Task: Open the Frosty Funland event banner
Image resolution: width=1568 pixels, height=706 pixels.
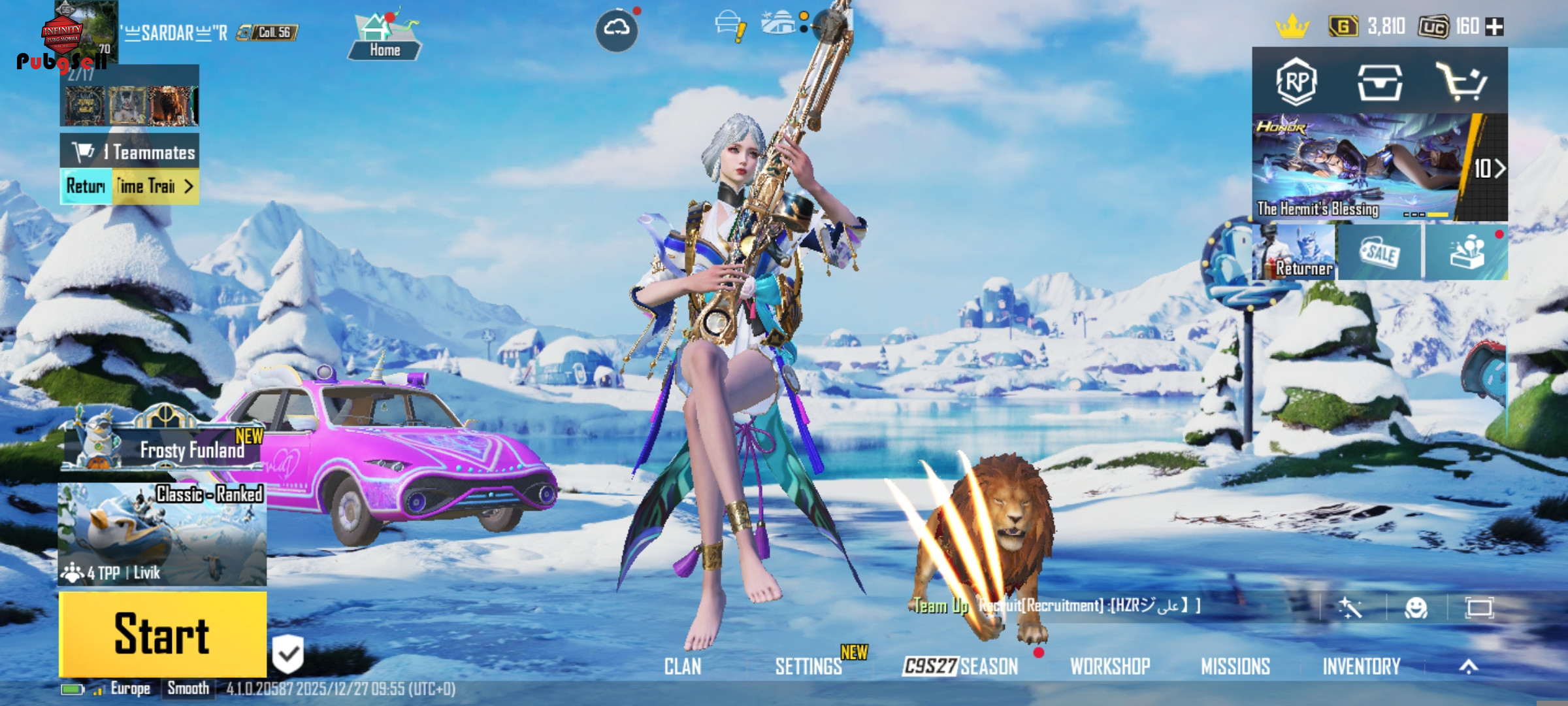Action: click(x=163, y=443)
